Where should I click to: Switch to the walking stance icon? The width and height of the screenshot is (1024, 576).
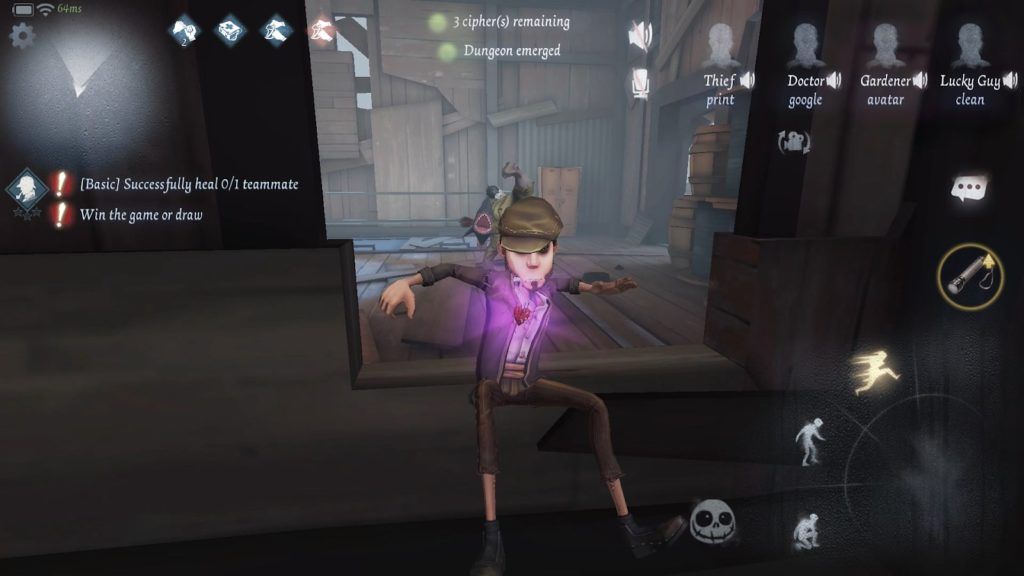809,441
